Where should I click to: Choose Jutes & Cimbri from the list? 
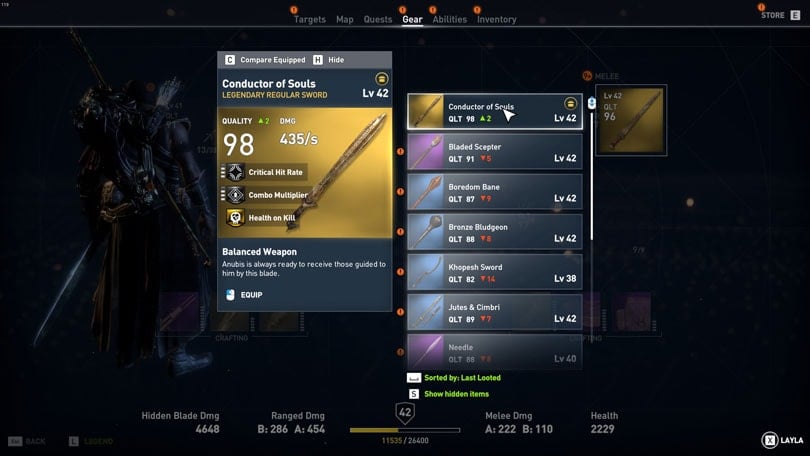pos(494,312)
